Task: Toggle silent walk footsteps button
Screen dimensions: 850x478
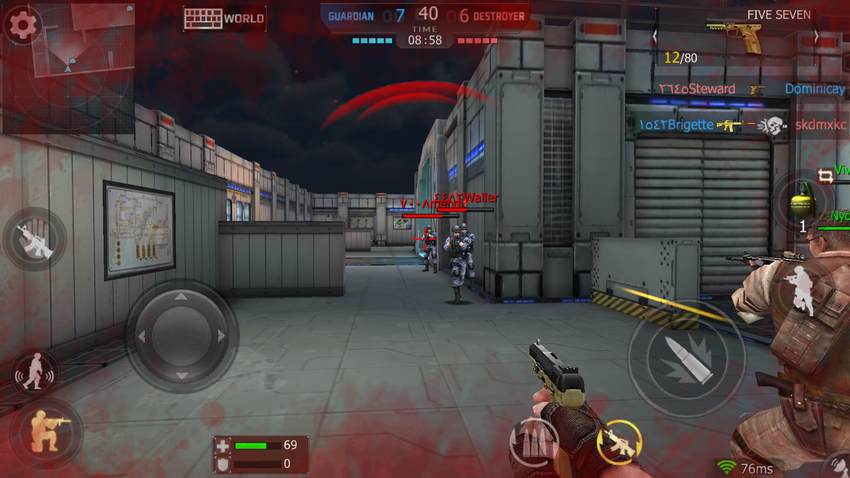Action: click(x=34, y=373)
